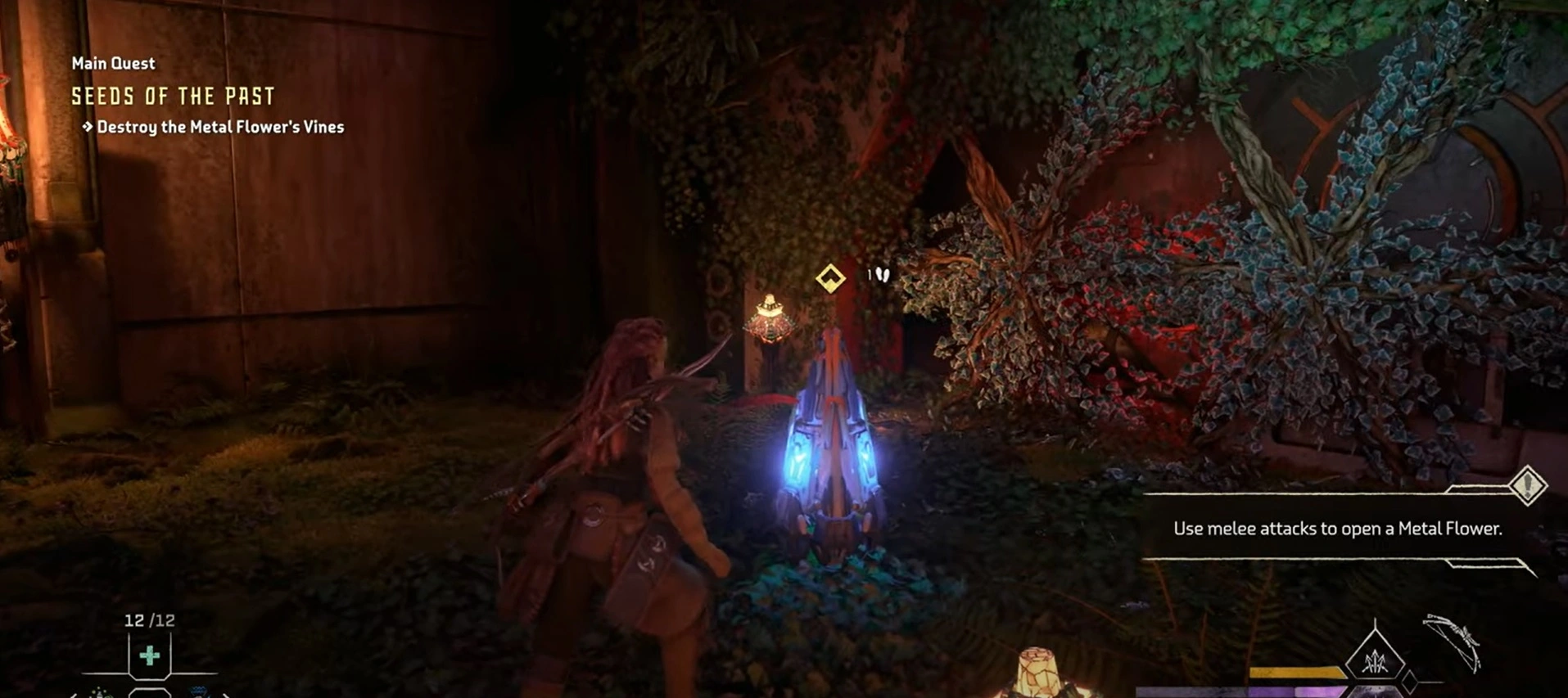Activate the triangular Valor Surge icon

pyautogui.click(x=1375, y=658)
